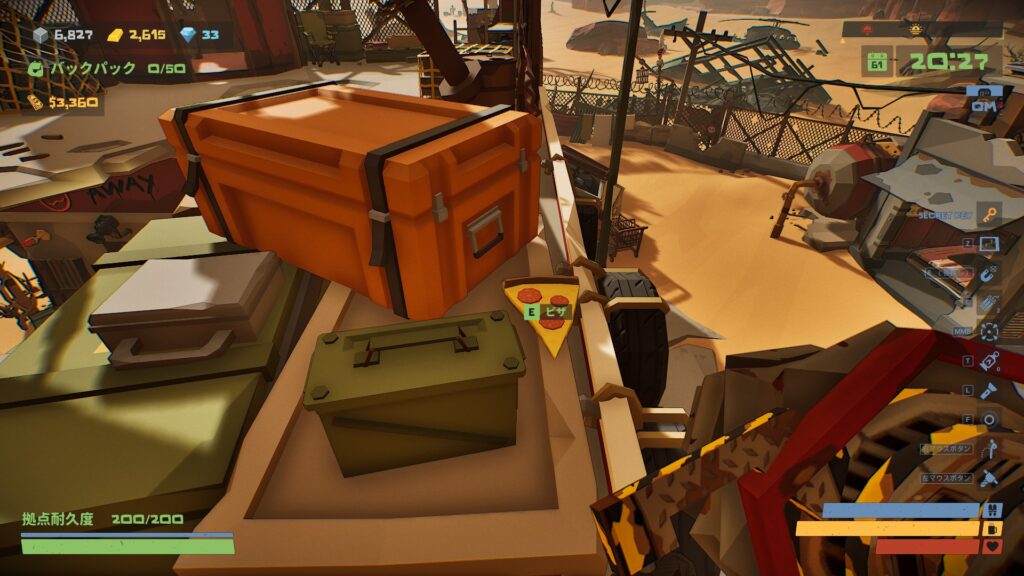The height and width of the screenshot is (576, 1024).
Task: Open the backpack (バックパック) inventory
Action: tap(37, 69)
